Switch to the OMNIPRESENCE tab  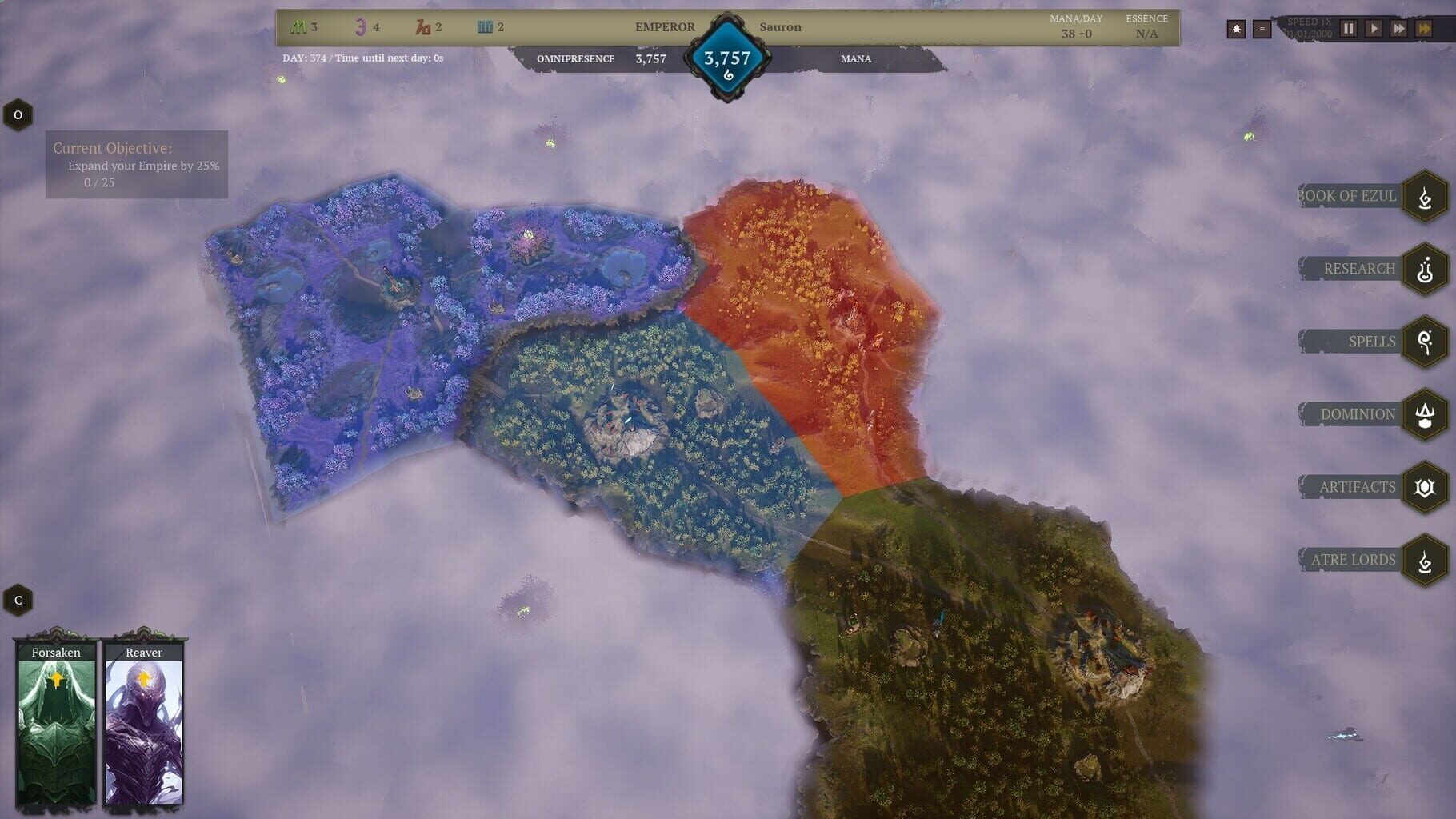pyautogui.click(x=578, y=58)
